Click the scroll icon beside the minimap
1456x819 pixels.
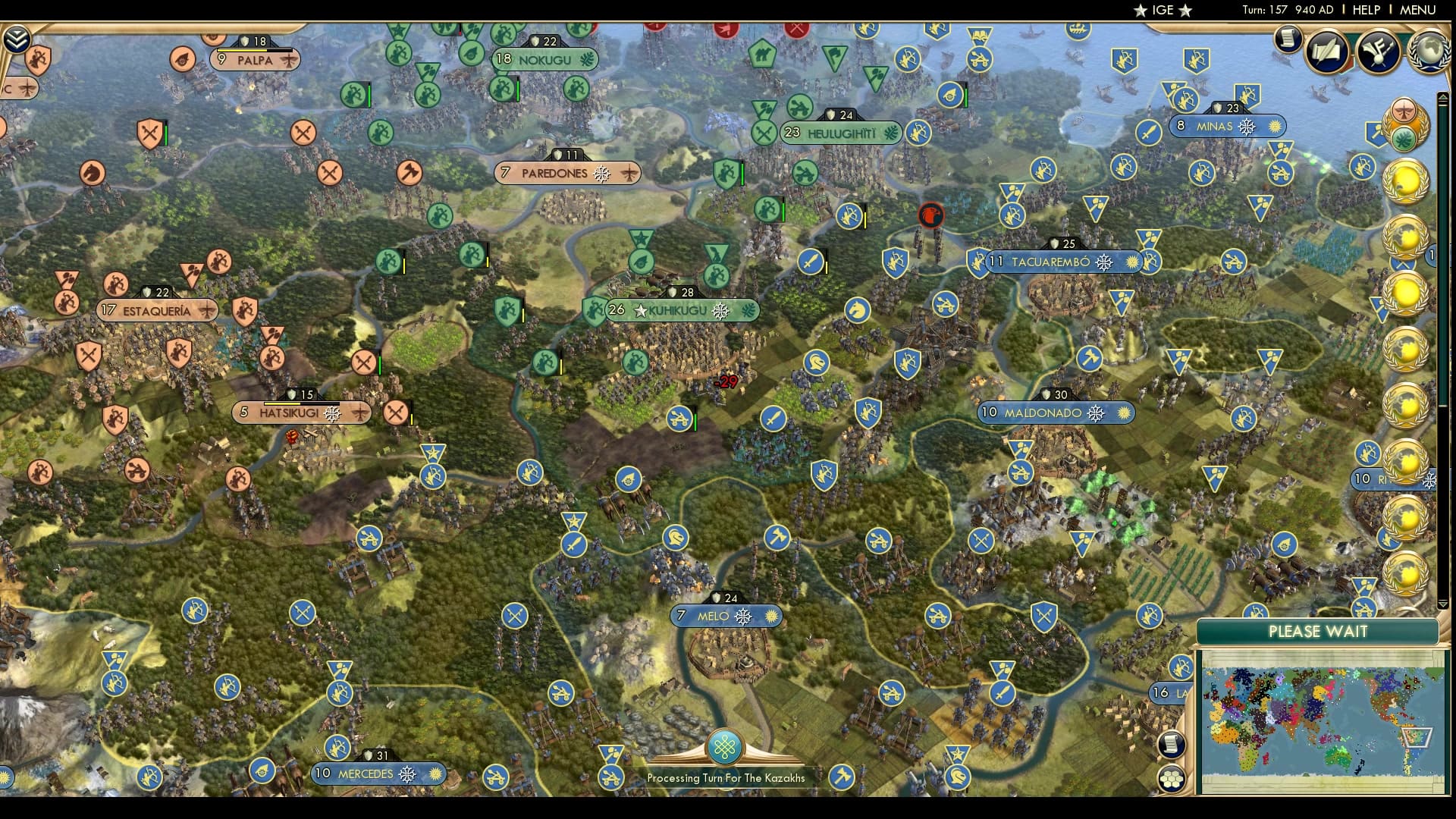click(x=1172, y=745)
